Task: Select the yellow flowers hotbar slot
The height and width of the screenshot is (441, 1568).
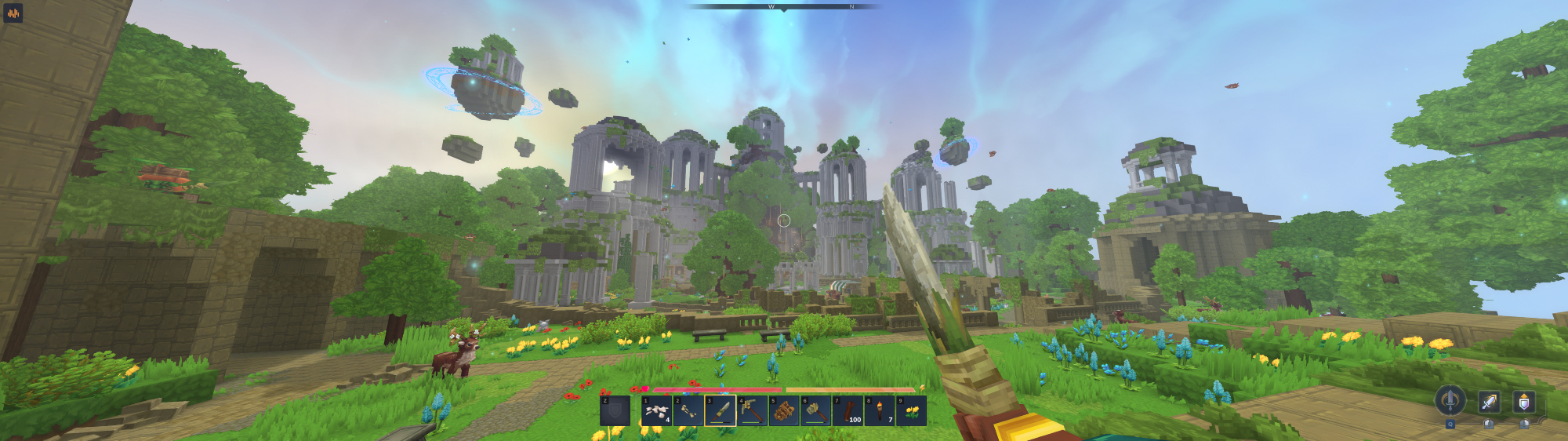Action: (x=911, y=410)
